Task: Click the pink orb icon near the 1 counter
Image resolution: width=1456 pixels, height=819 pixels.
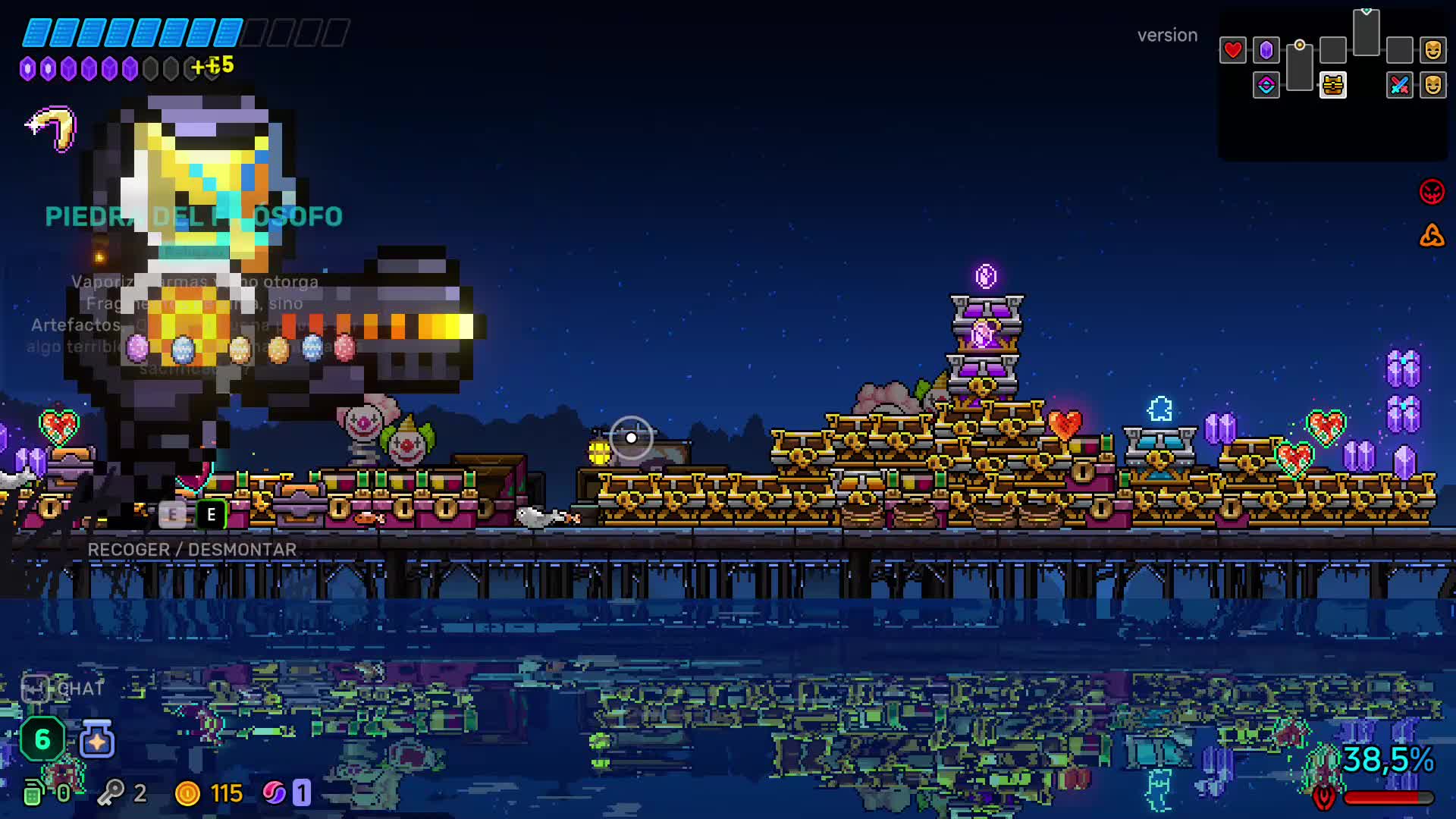Action: click(x=277, y=793)
